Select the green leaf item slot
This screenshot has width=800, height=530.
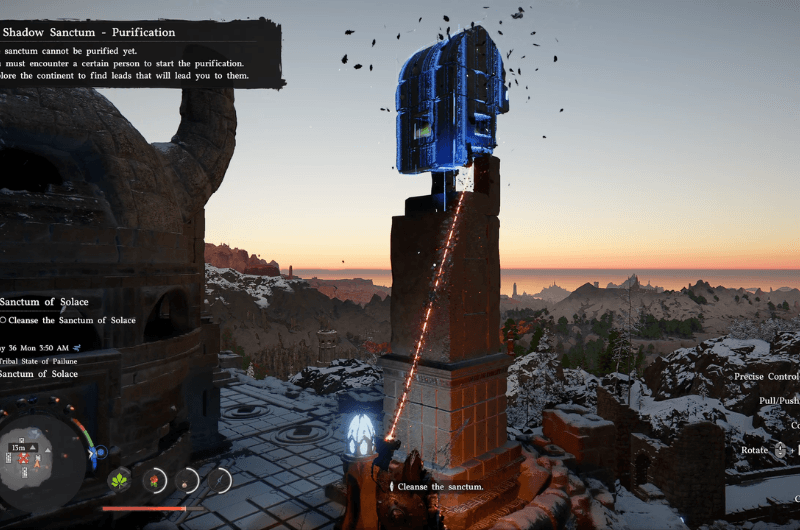(120, 481)
